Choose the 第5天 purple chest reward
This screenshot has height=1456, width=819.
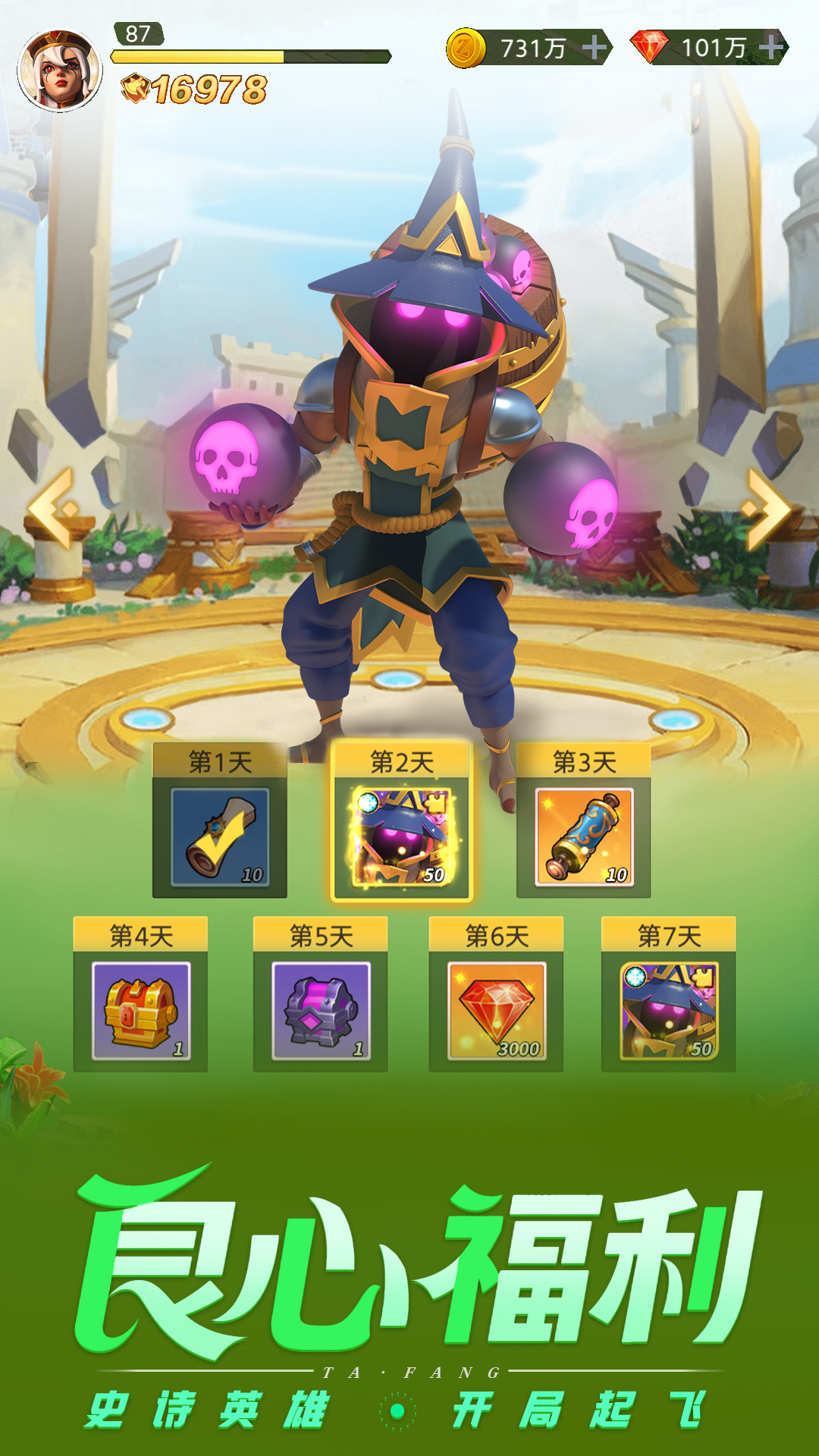point(321,1010)
